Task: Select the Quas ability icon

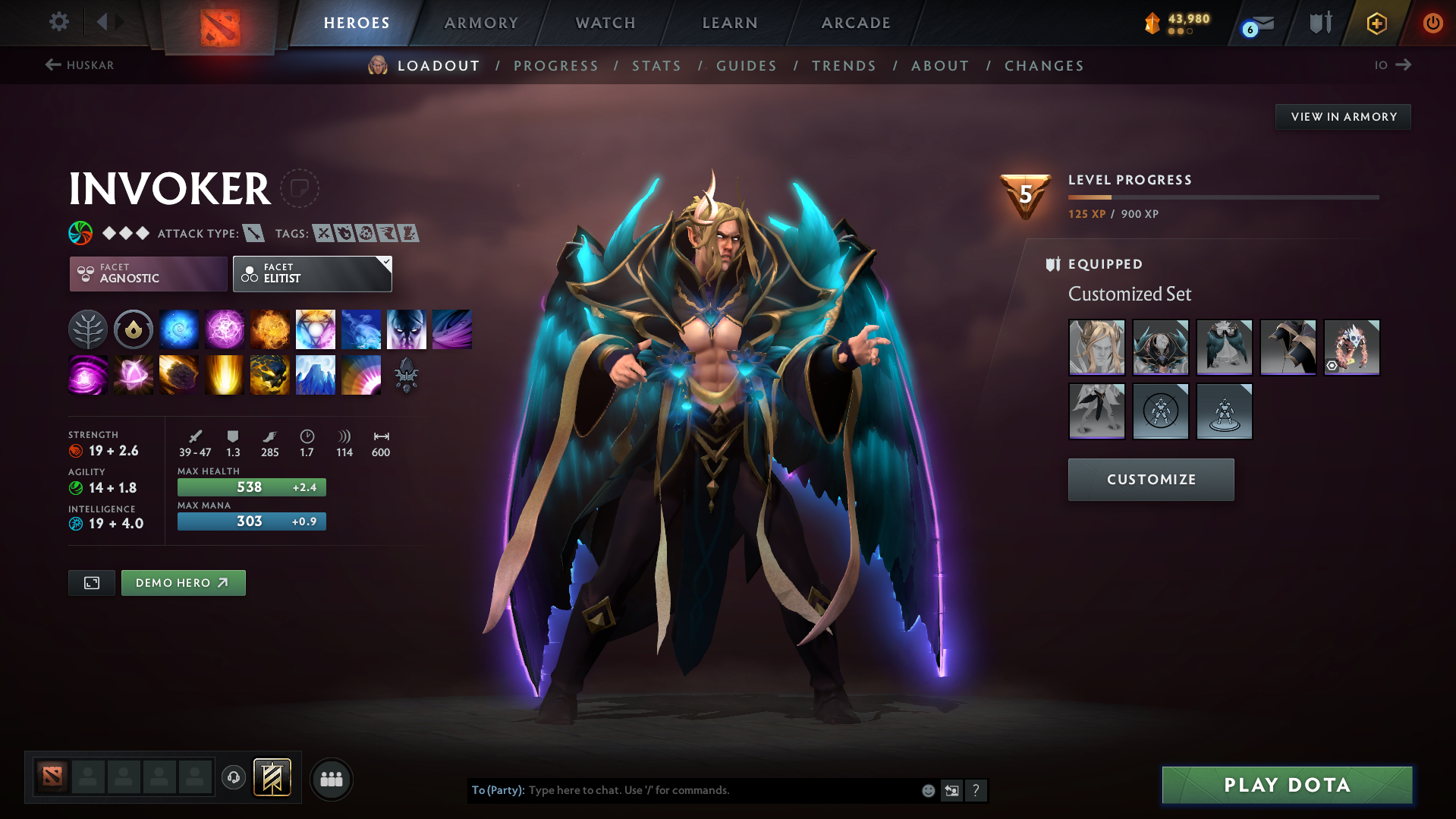Action: click(178, 329)
